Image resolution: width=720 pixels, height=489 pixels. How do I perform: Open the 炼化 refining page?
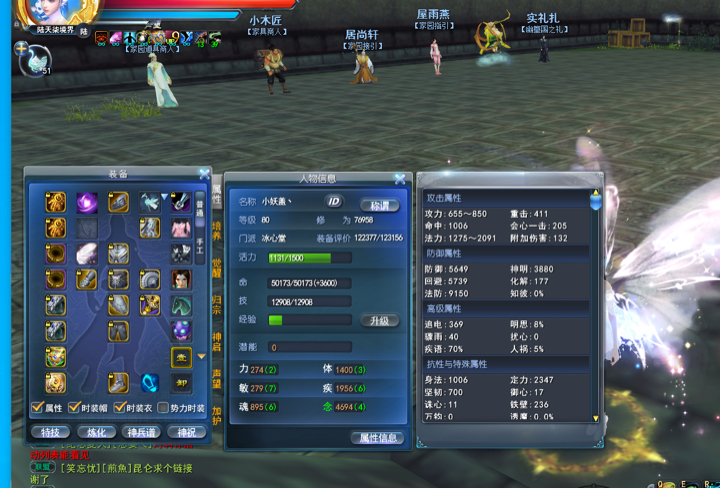click(x=95, y=432)
